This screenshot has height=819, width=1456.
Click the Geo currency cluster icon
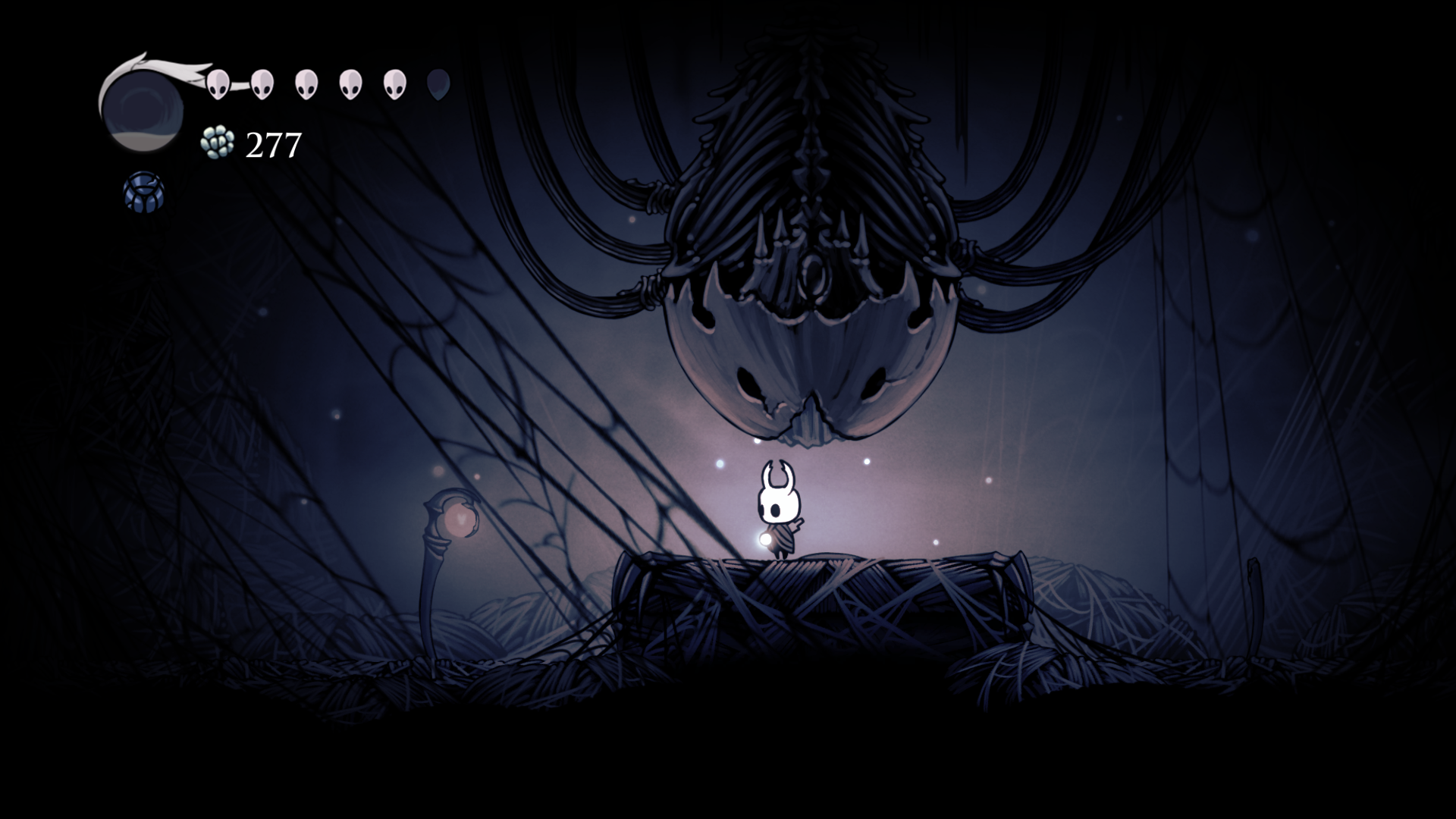(216, 143)
